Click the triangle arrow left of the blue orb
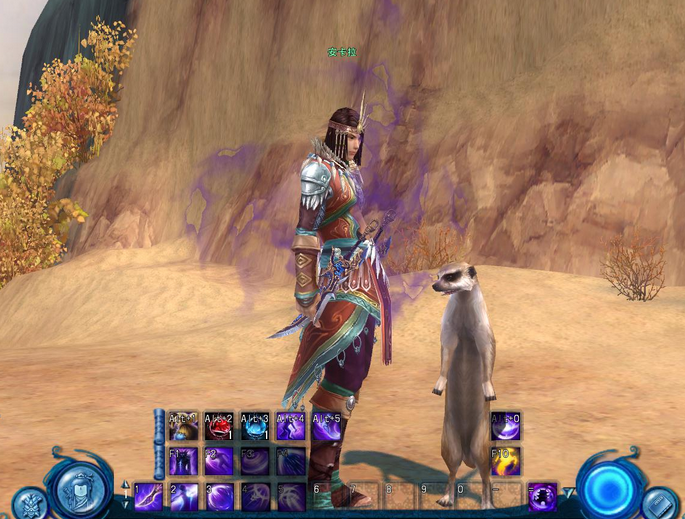This screenshot has width=685, height=519. coord(569,494)
